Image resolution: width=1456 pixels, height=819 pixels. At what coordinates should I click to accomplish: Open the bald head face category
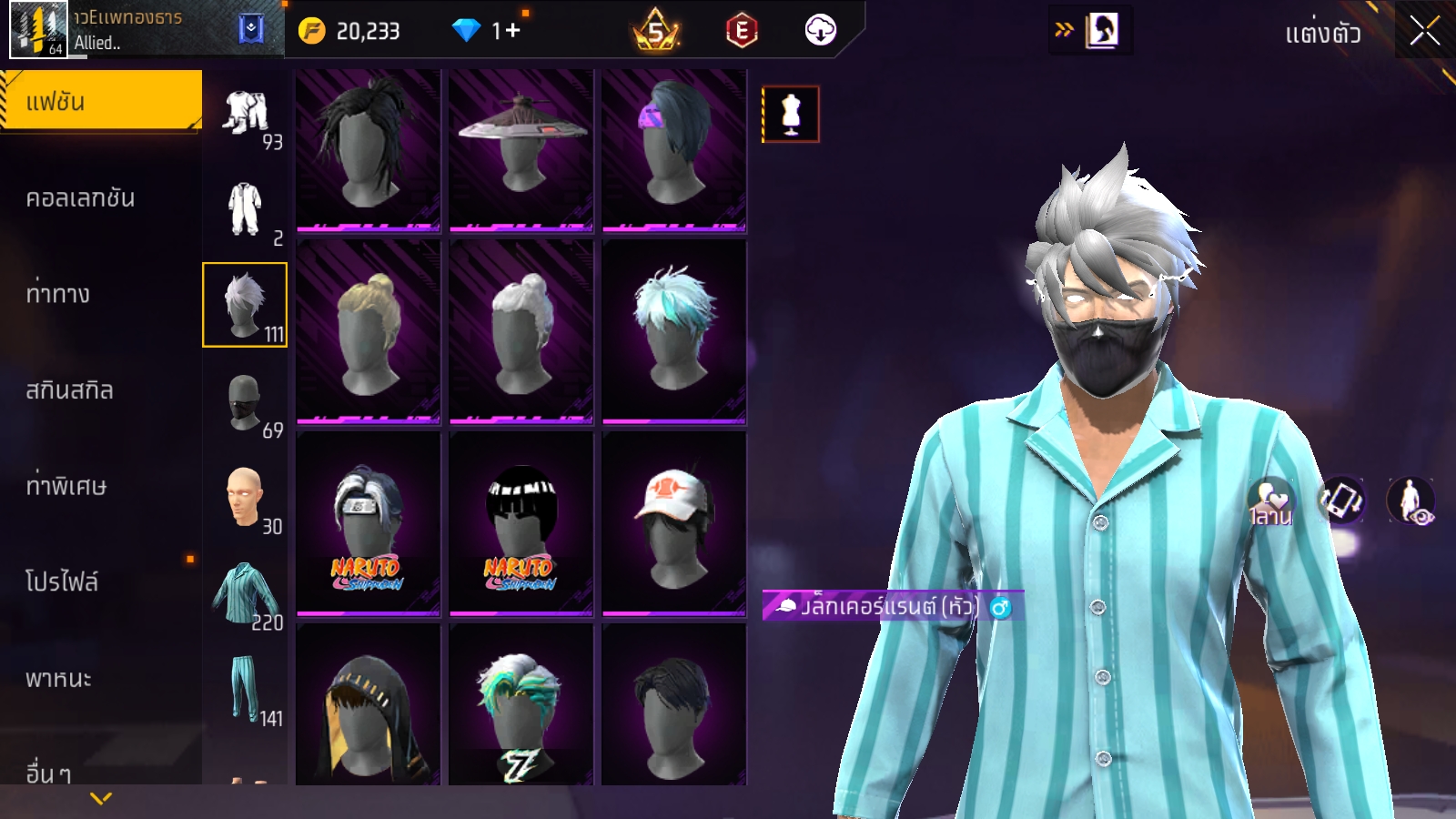click(244, 497)
